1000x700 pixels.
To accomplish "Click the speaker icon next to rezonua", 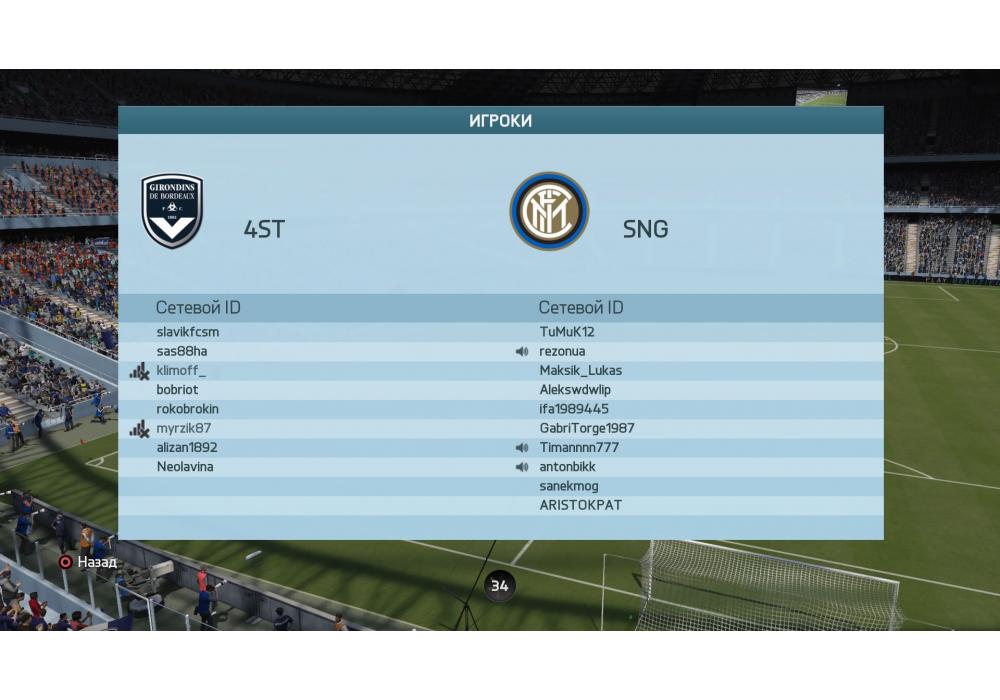I will tap(522, 352).
